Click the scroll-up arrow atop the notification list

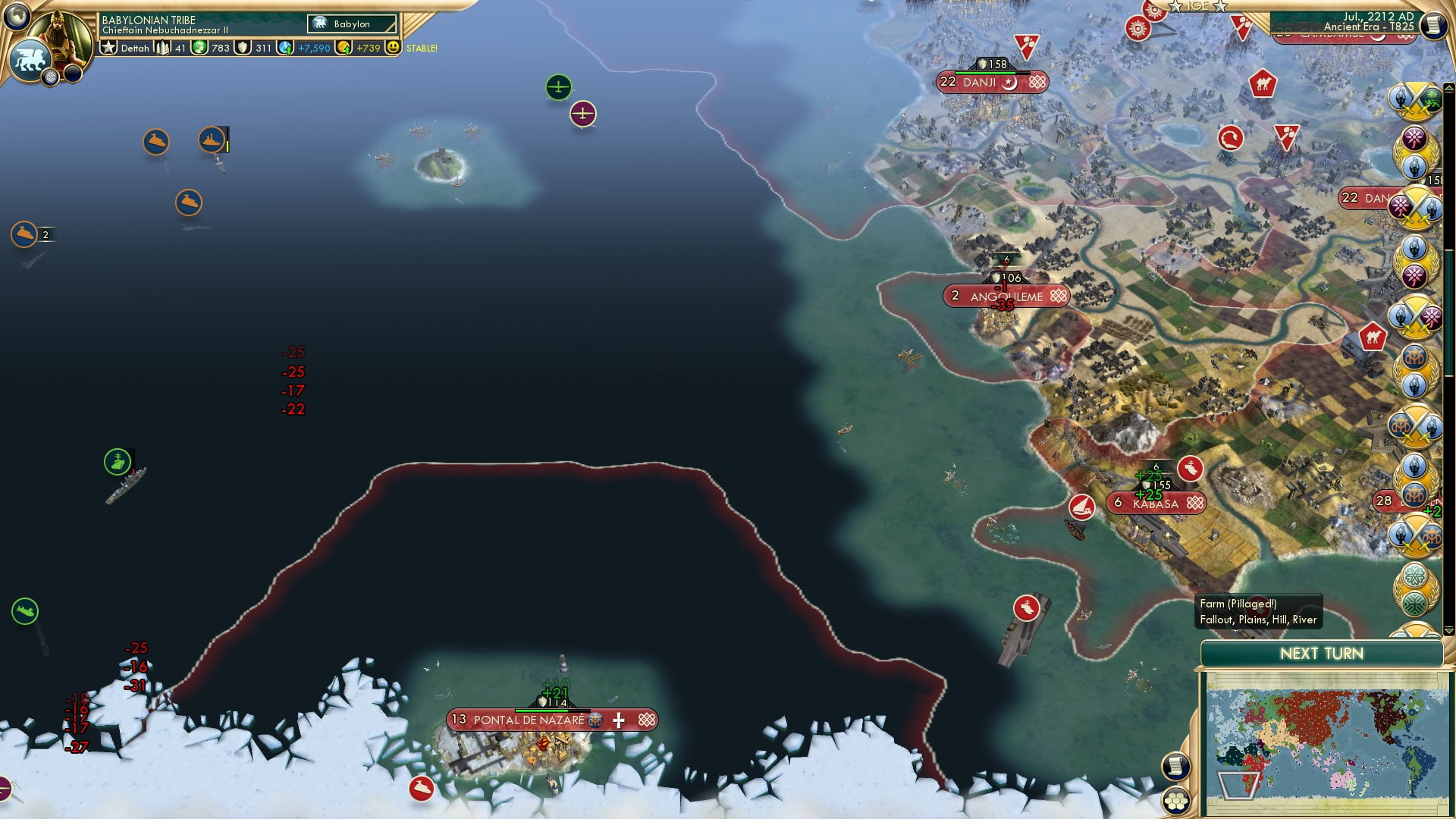point(1448,88)
